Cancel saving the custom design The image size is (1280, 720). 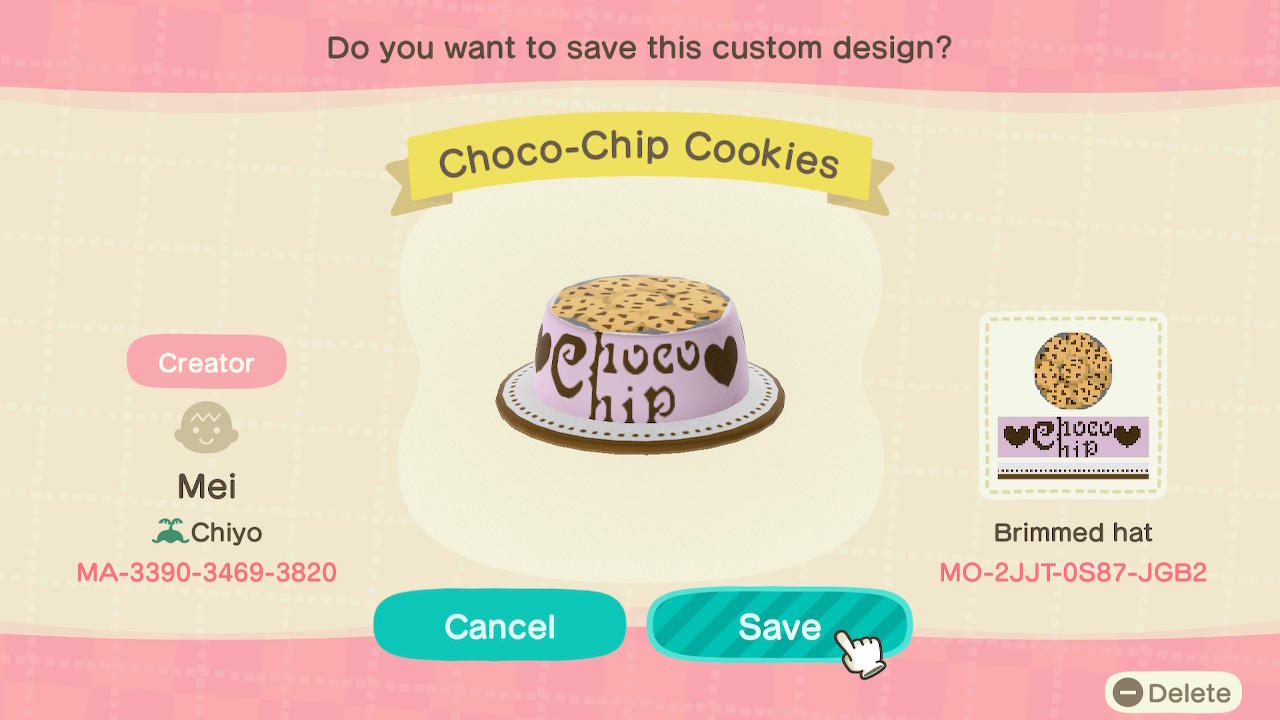499,626
